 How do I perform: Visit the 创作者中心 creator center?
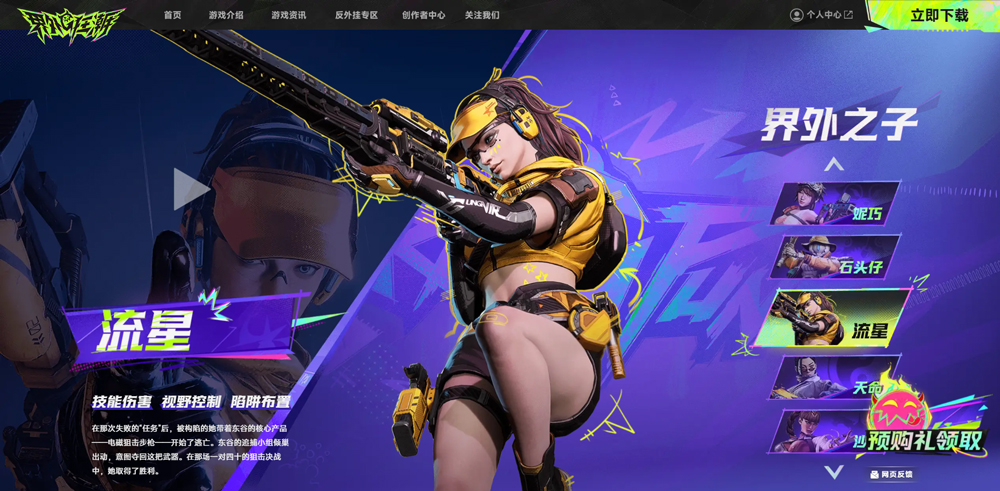[423, 15]
